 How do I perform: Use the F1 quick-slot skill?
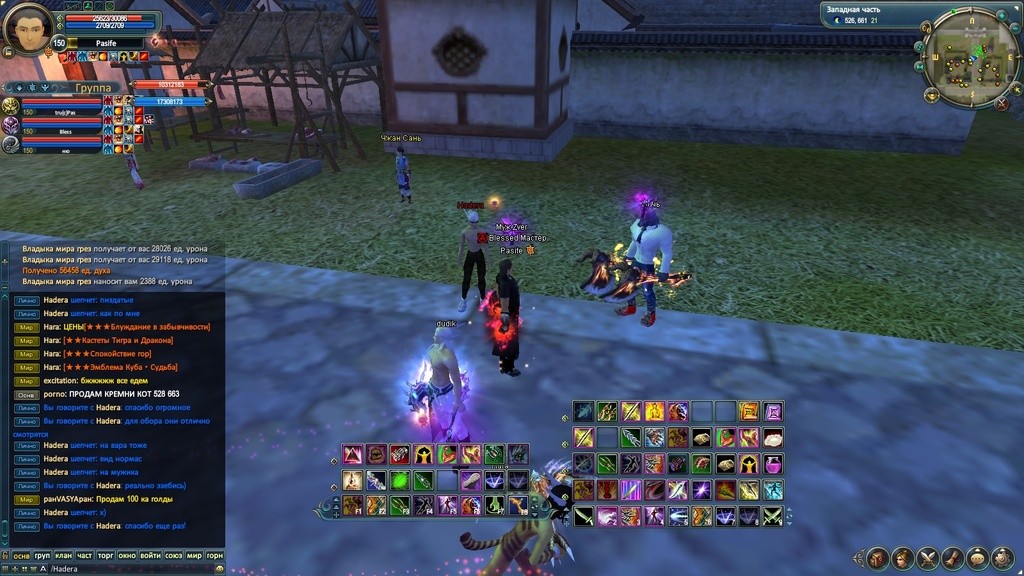click(x=352, y=505)
